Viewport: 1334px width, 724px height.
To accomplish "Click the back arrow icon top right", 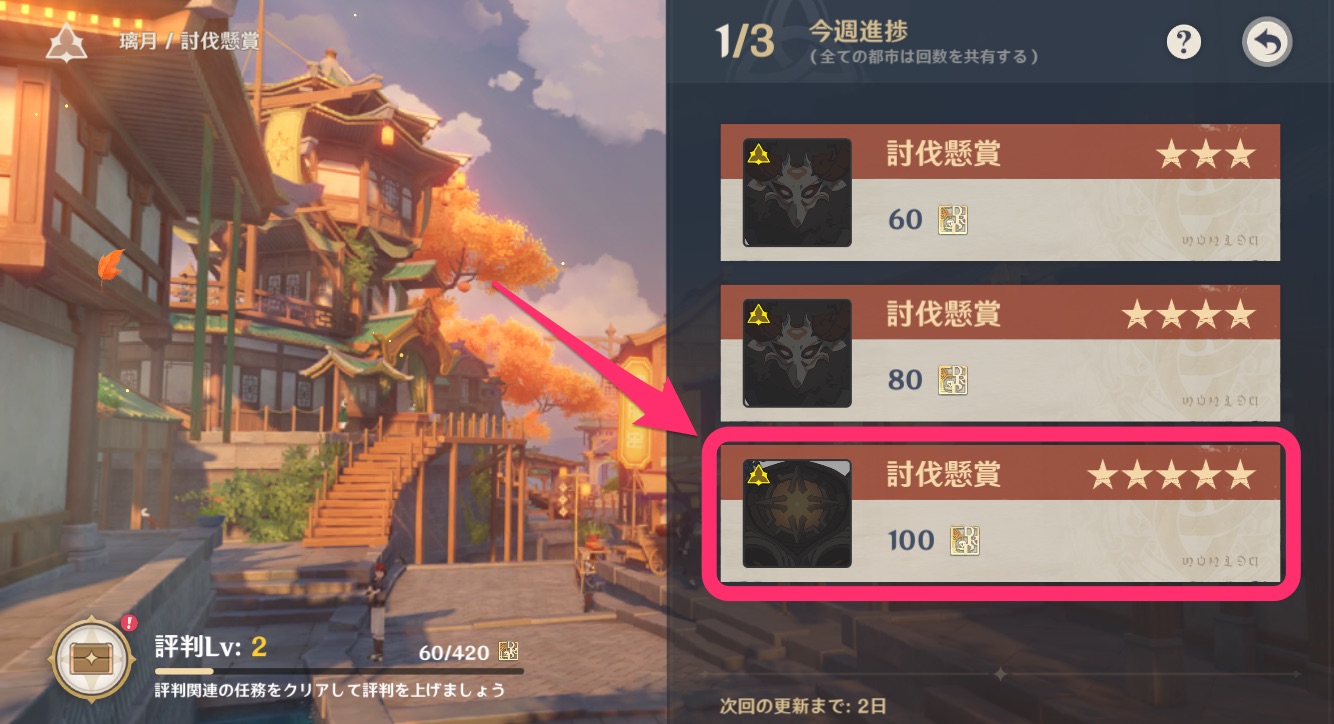I will (x=1266, y=42).
